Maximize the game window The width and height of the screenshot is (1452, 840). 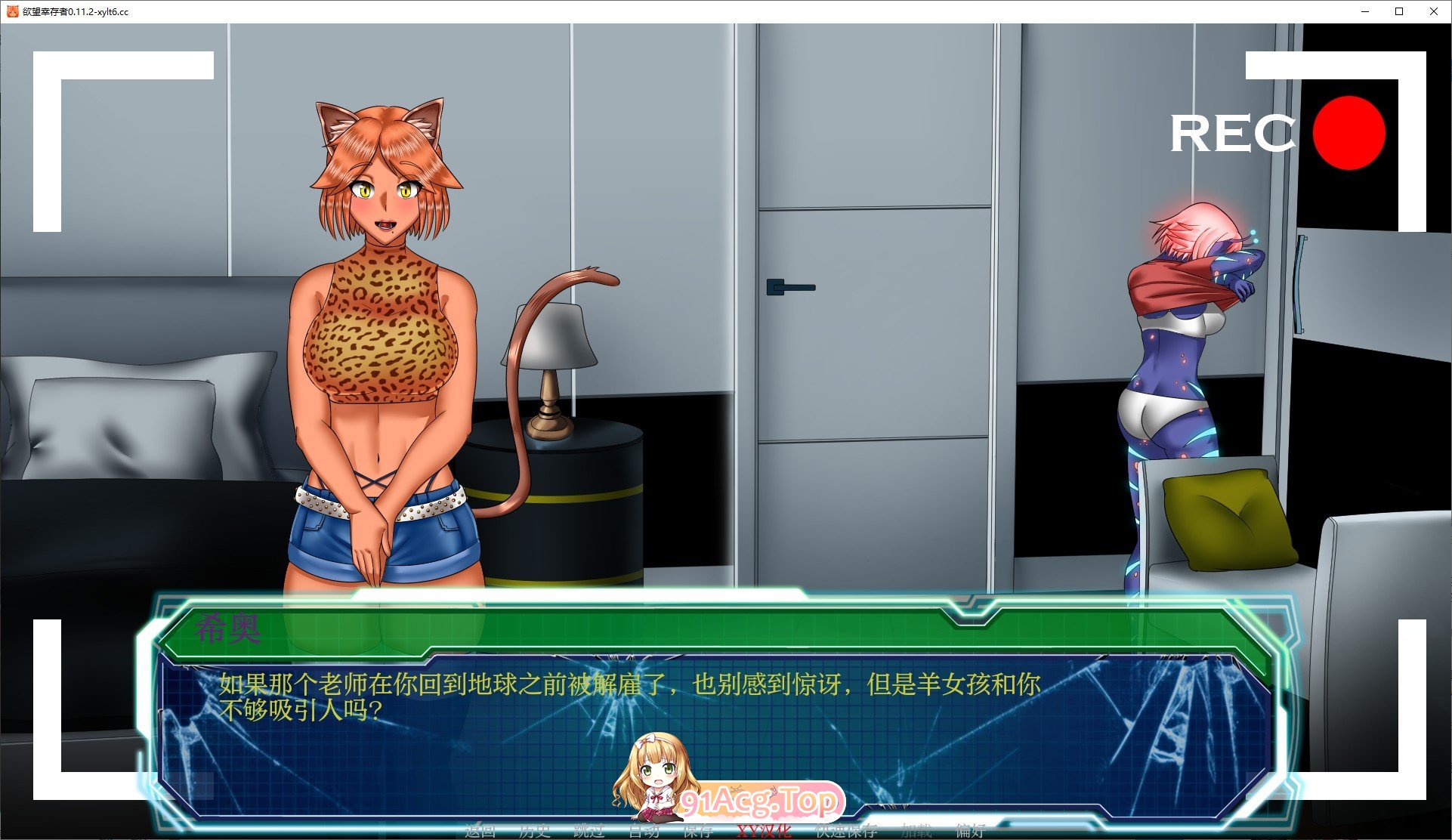(x=1398, y=11)
